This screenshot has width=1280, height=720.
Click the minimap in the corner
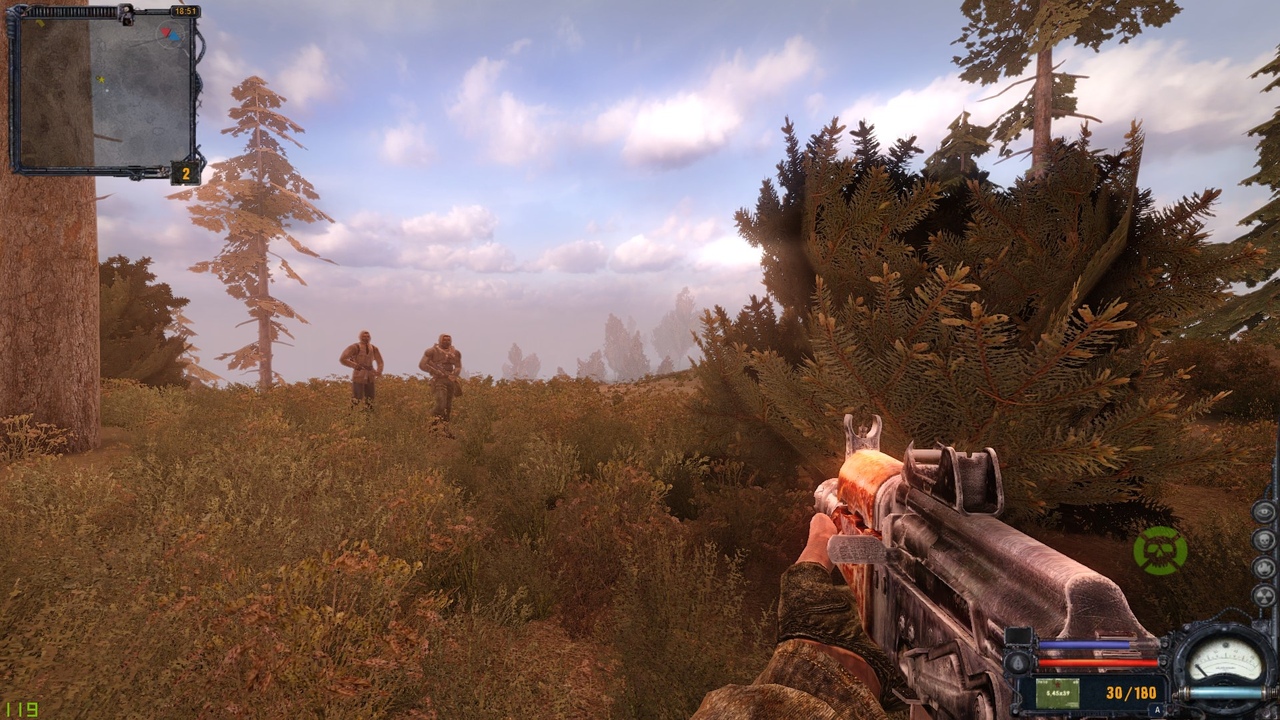(104, 92)
